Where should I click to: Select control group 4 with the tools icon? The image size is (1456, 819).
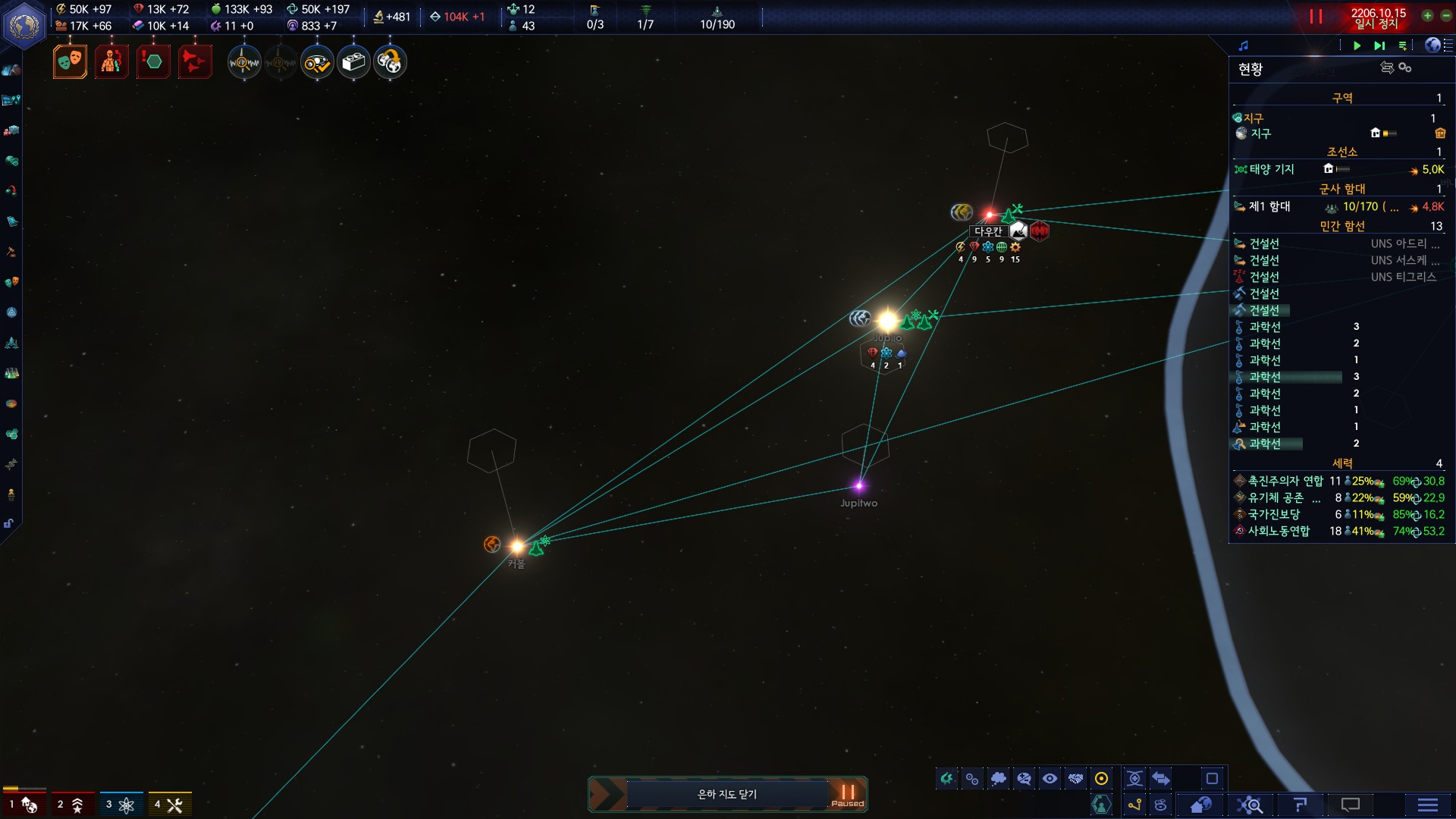(x=169, y=804)
